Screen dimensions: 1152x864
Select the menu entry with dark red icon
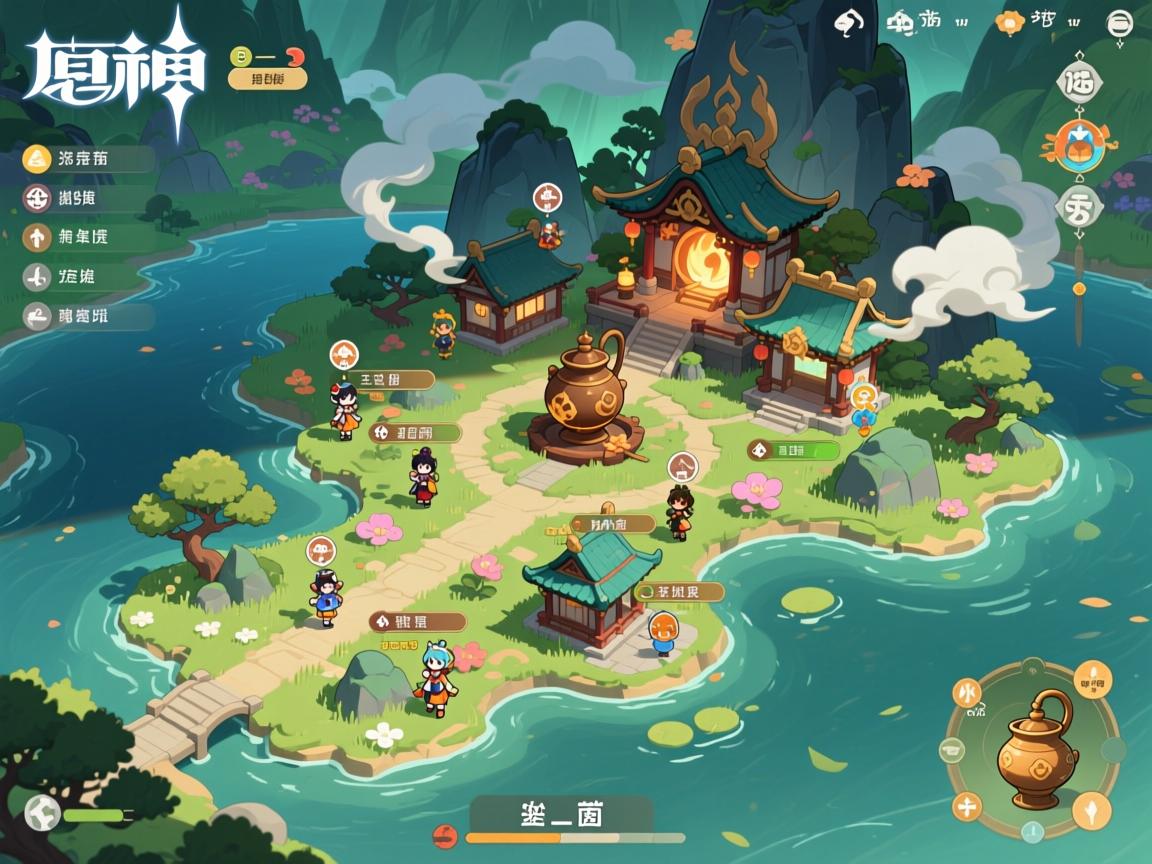[x=38, y=198]
